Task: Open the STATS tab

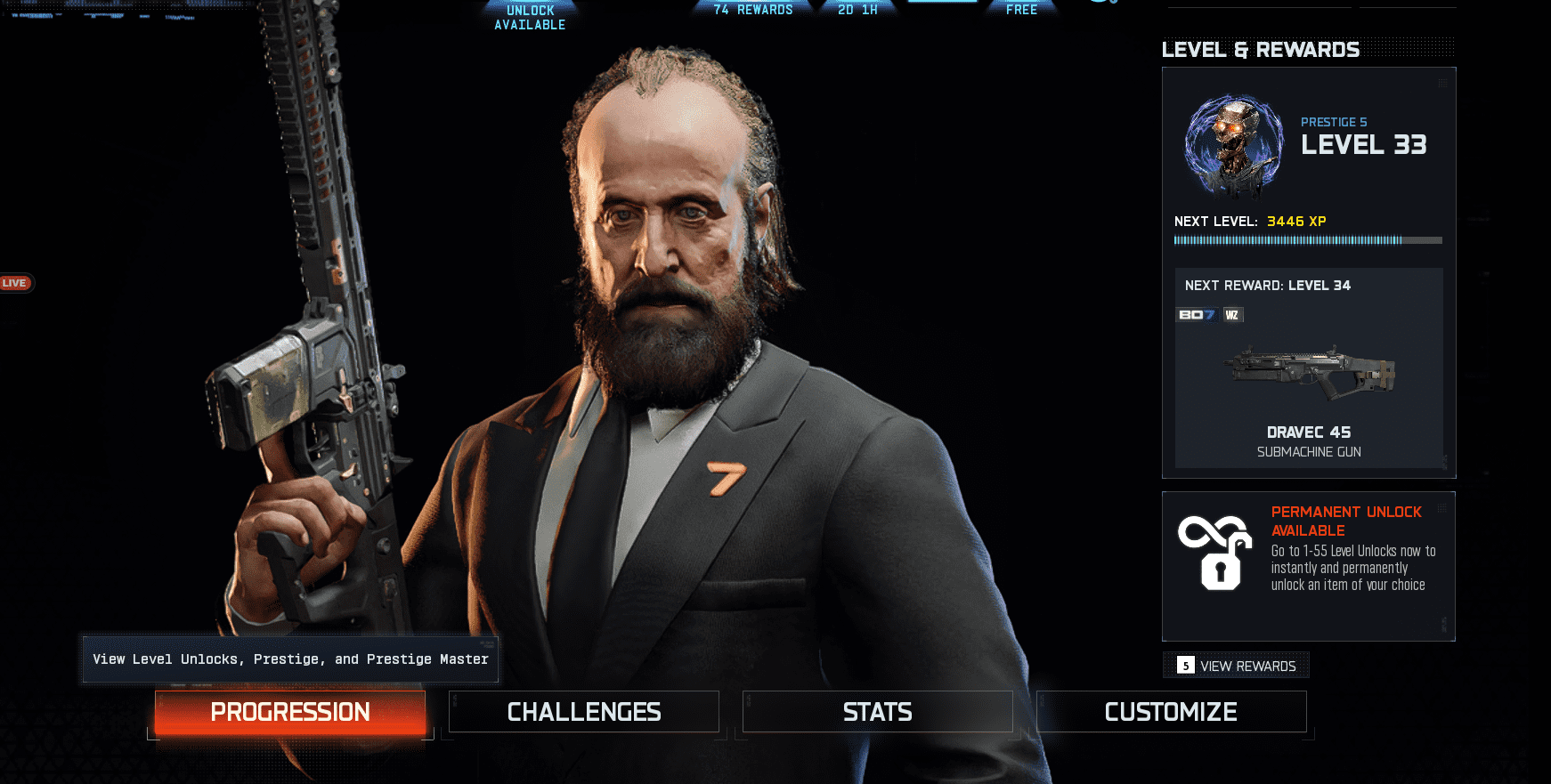Action: coord(877,711)
